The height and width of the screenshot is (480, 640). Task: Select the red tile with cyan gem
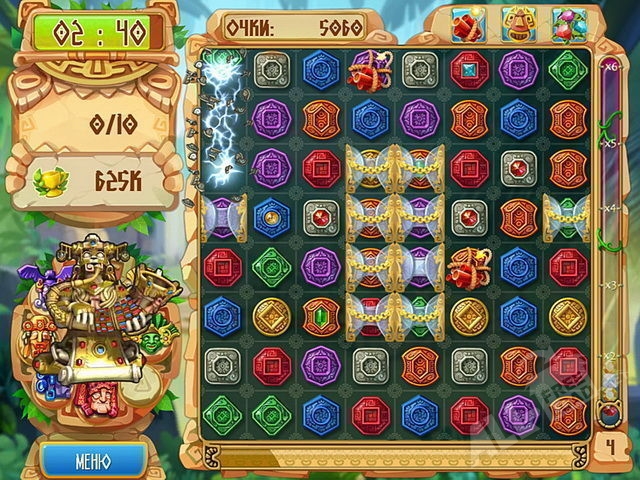point(468,70)
